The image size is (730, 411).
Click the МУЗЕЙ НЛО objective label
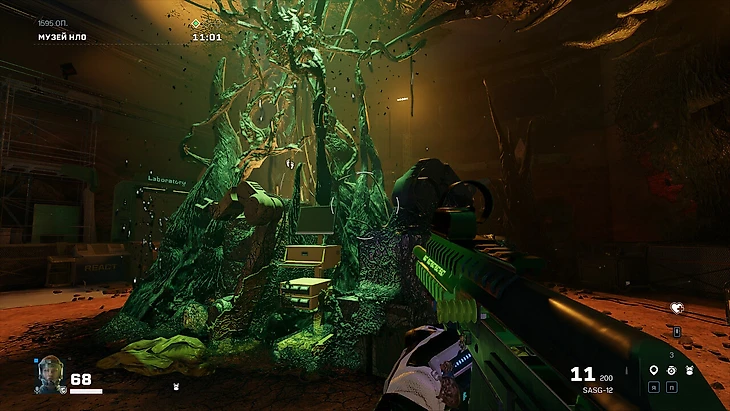pyautogui.click(x=63, y=37)
